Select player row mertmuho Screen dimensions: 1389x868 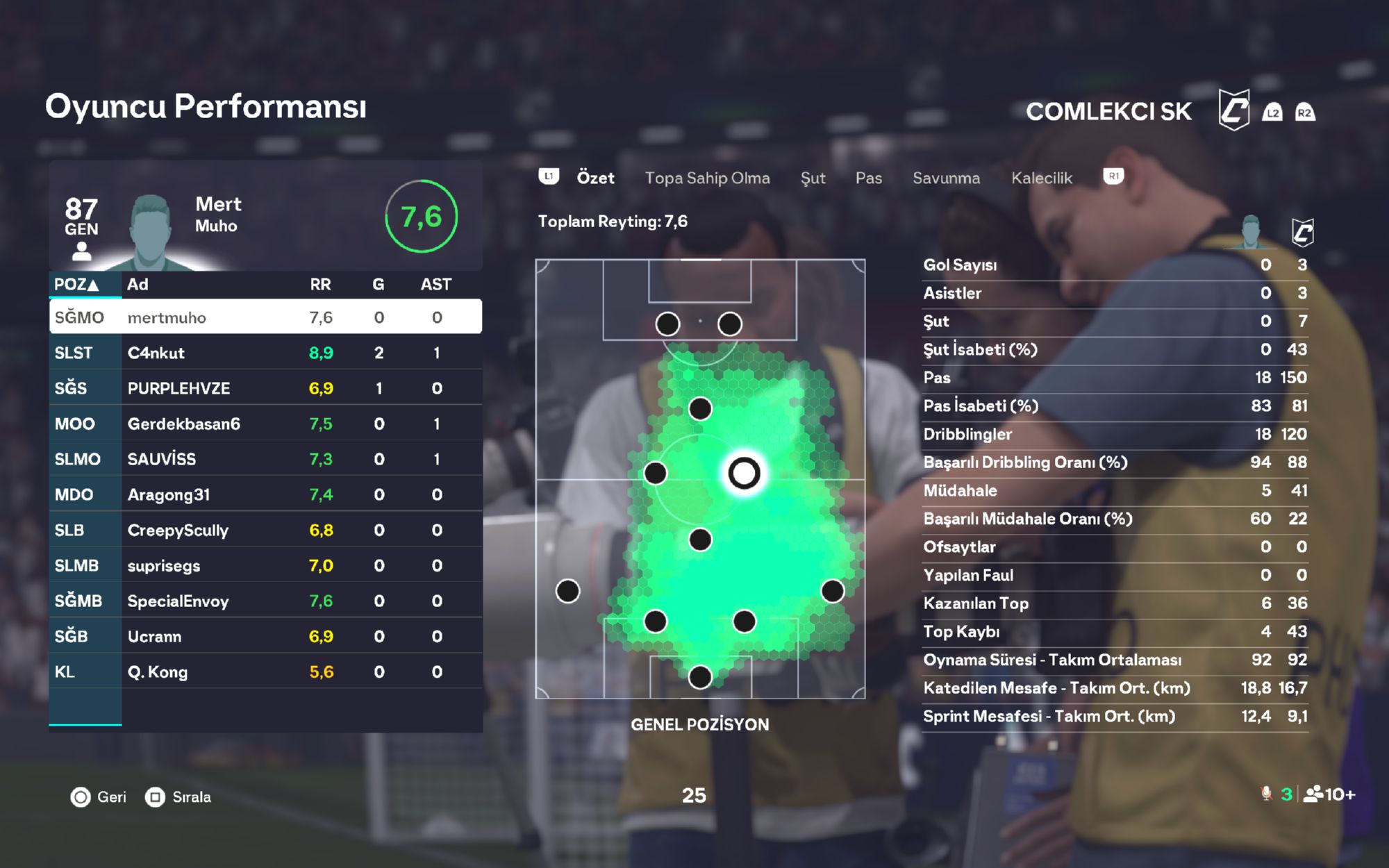(x=265, y=317)
